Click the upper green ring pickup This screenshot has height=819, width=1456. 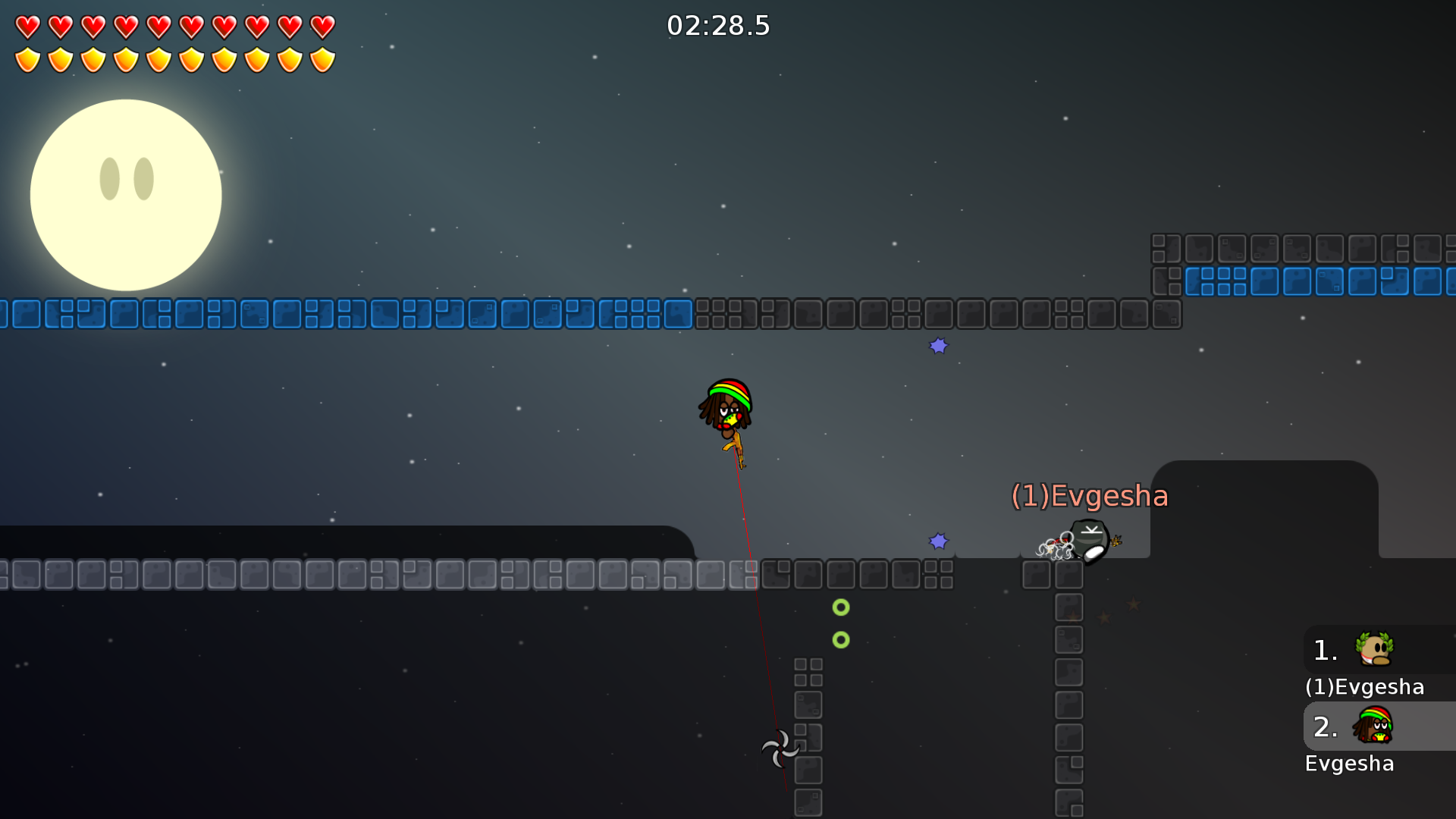(840, 607)
